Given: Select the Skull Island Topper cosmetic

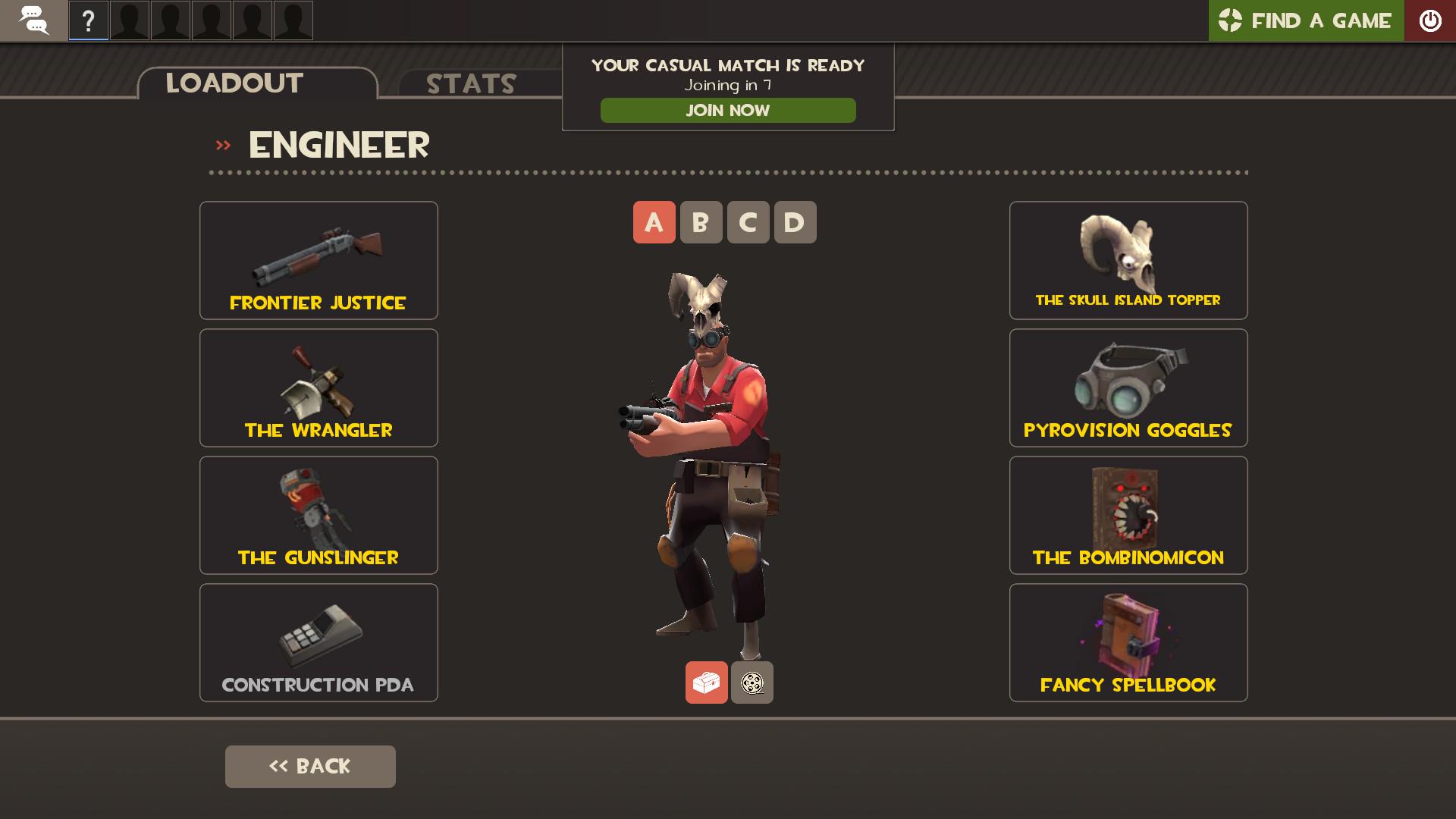Looking at the screenshot, I should coord(1128,260).
